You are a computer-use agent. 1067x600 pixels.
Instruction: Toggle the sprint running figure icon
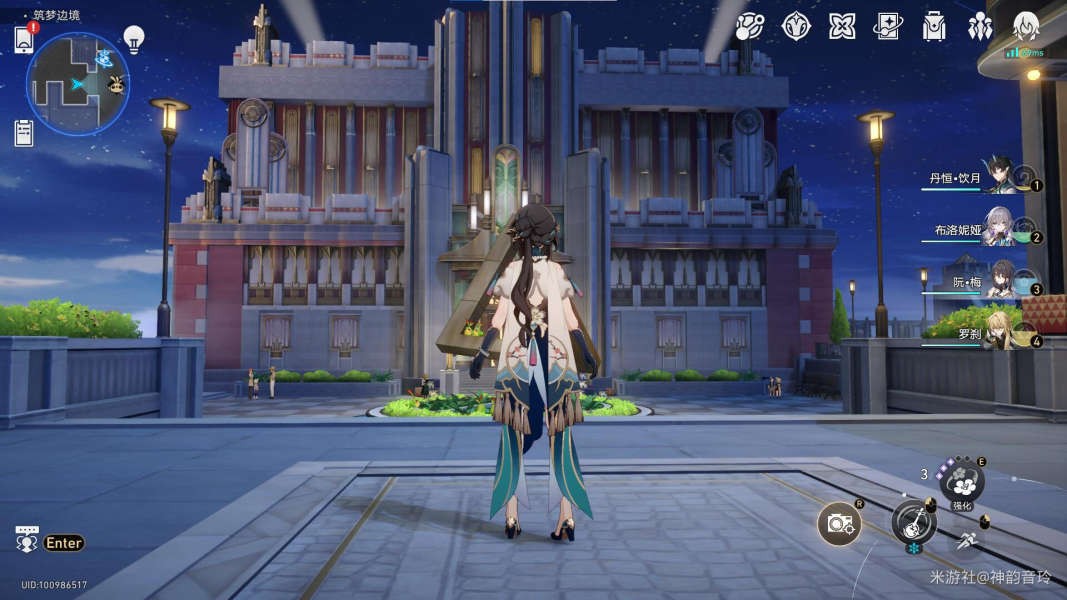tap(967, 540)
